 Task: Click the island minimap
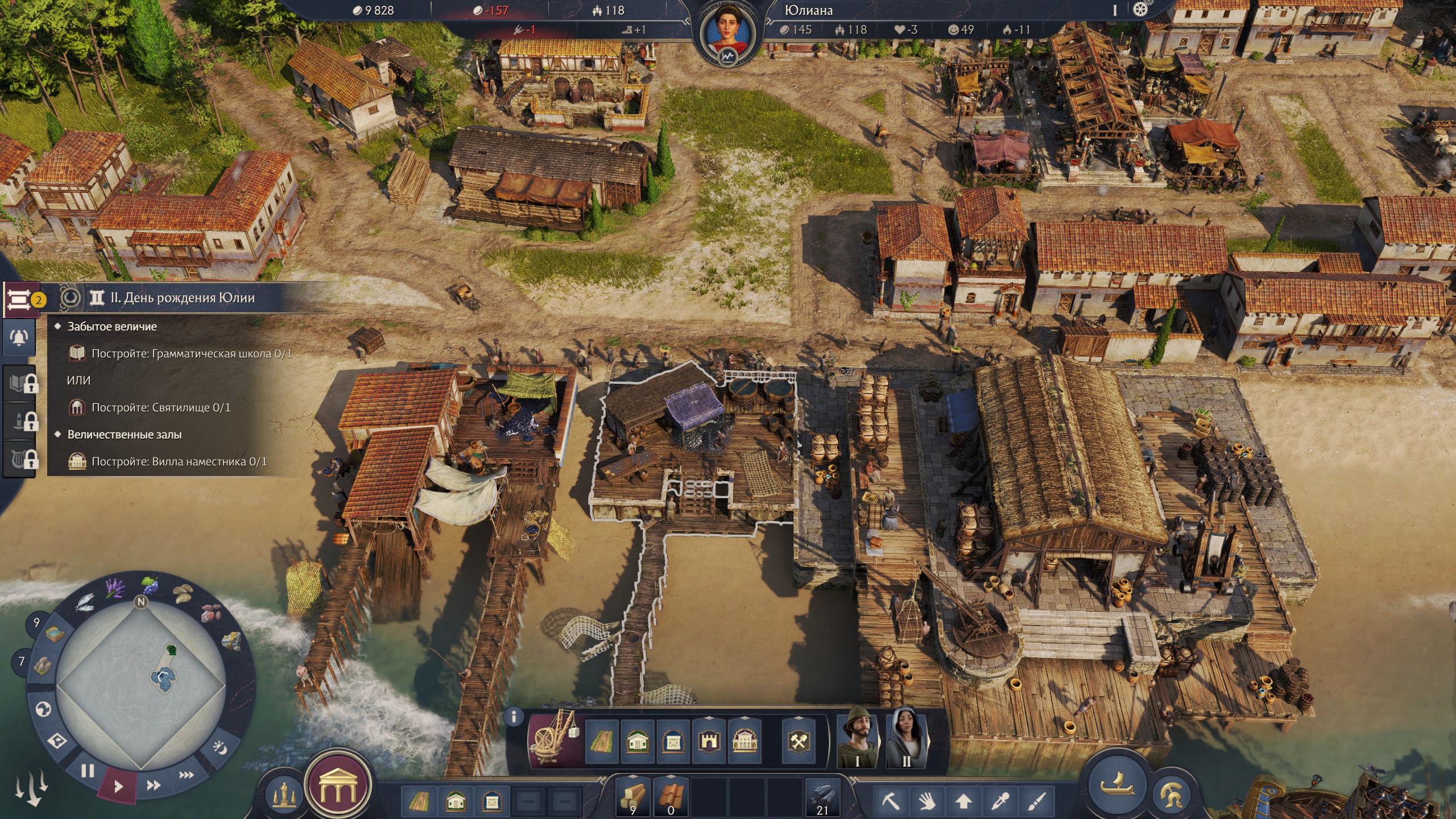141,685
